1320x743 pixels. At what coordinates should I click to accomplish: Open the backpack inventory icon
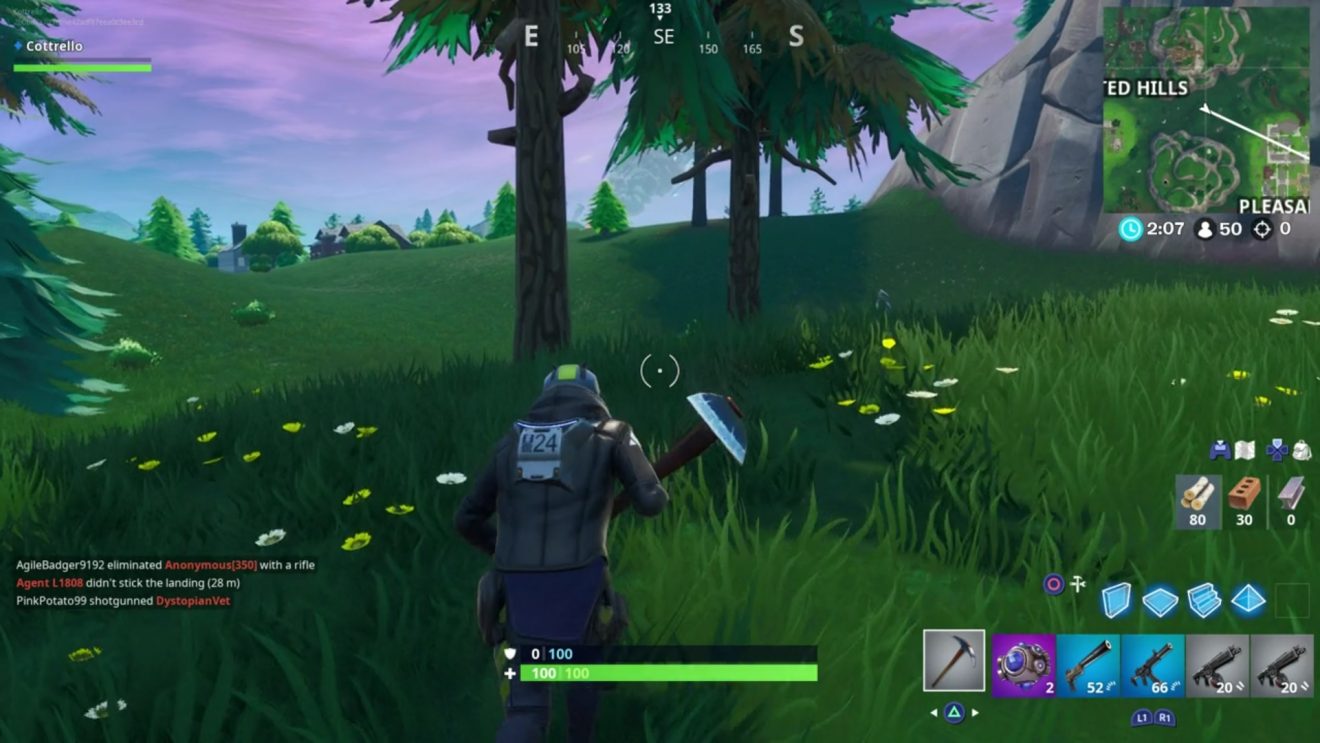pos(1302,450)
